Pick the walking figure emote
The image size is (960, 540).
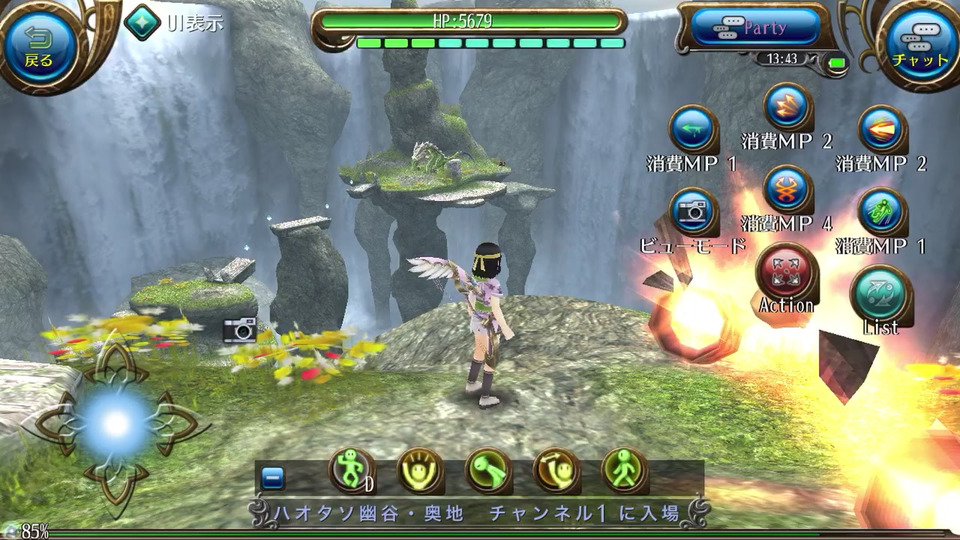pos(624,470)
